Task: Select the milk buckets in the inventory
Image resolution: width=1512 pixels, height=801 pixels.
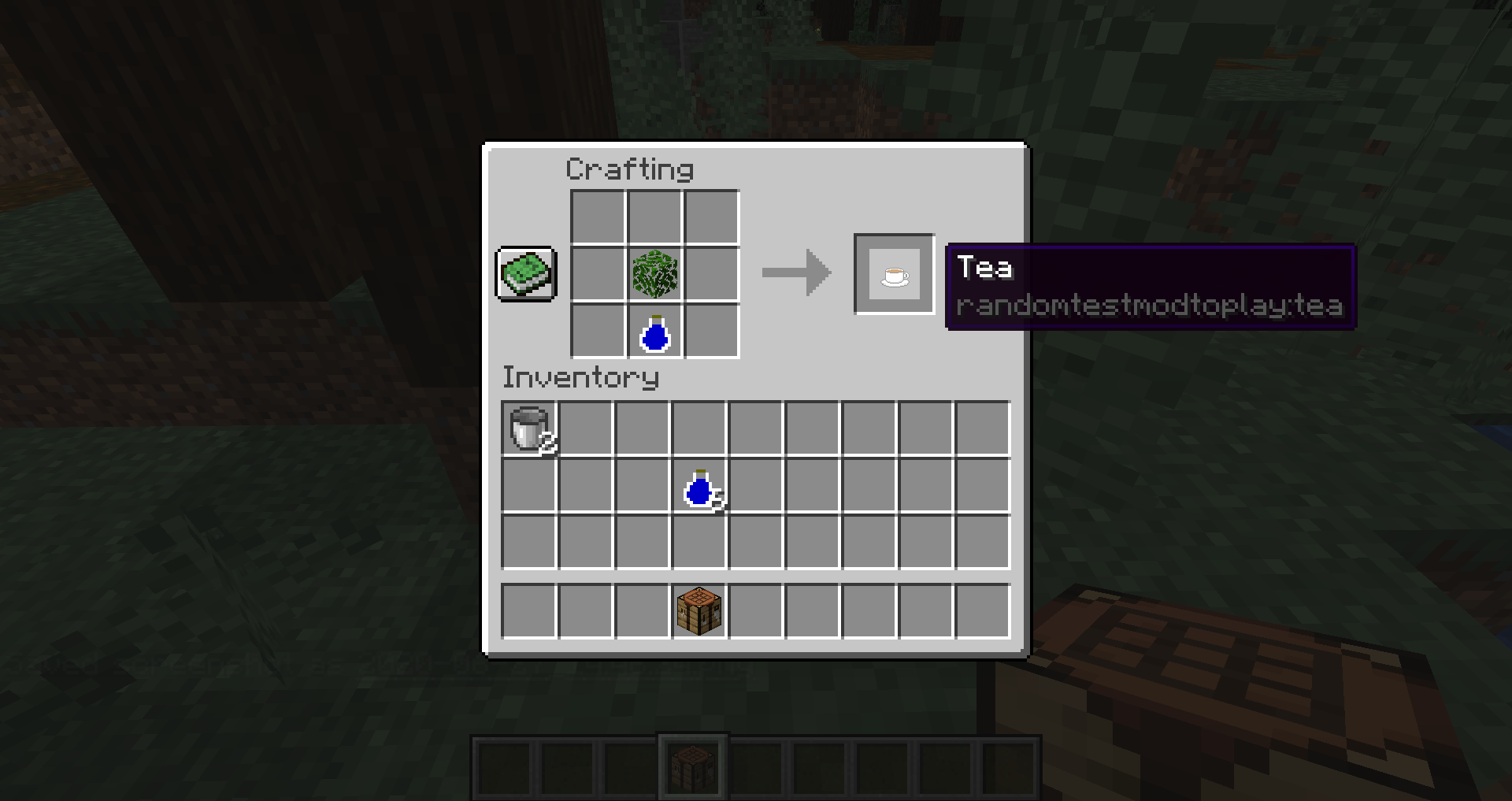Action: [x=529, y=428]
